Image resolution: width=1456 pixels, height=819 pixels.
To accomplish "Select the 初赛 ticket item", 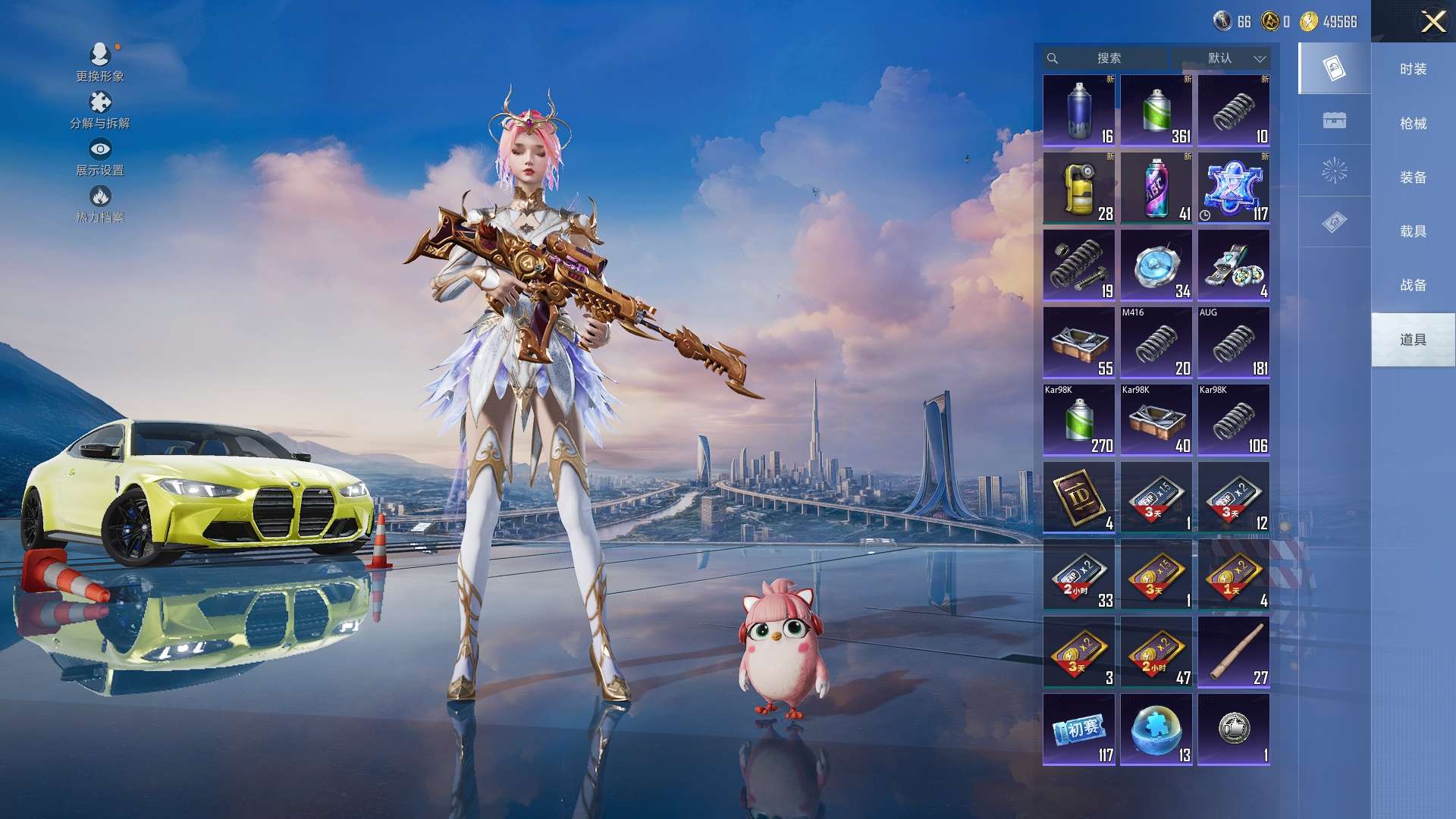I will point(1078,730).
